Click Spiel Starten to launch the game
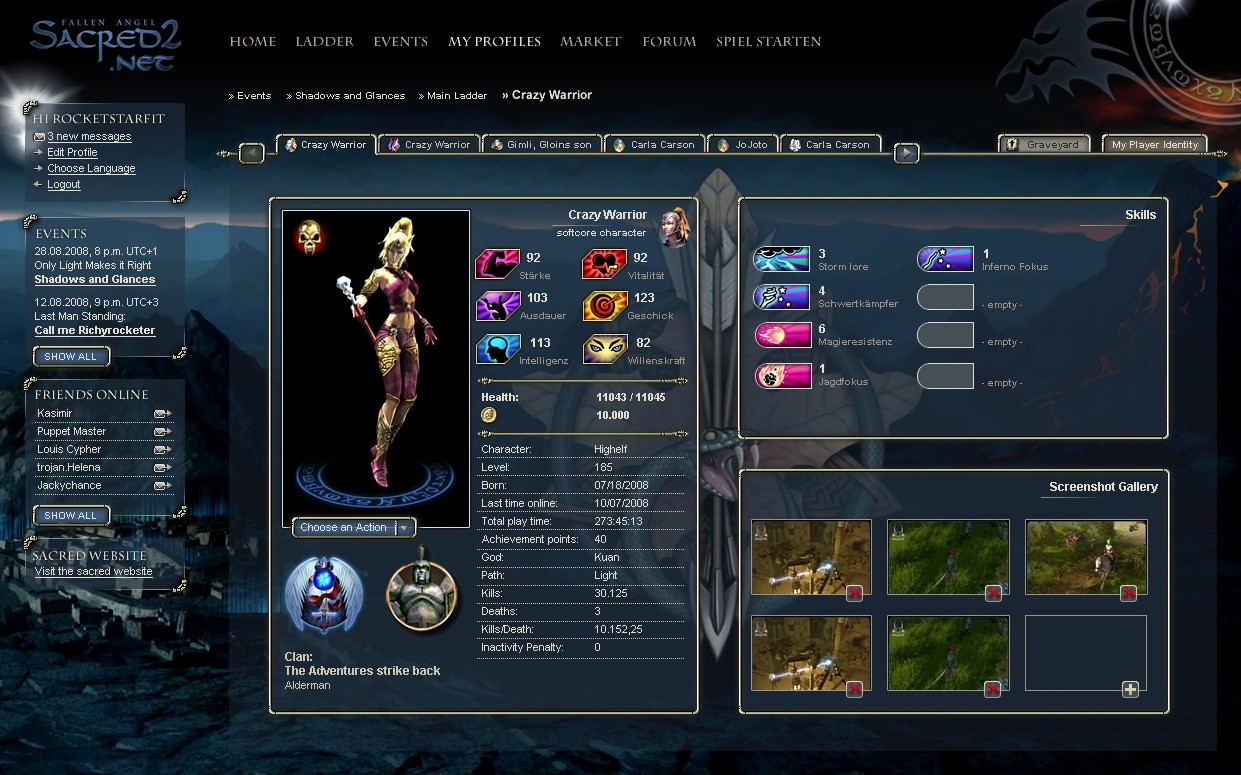Screen dimensions: 1241x775 768,42
